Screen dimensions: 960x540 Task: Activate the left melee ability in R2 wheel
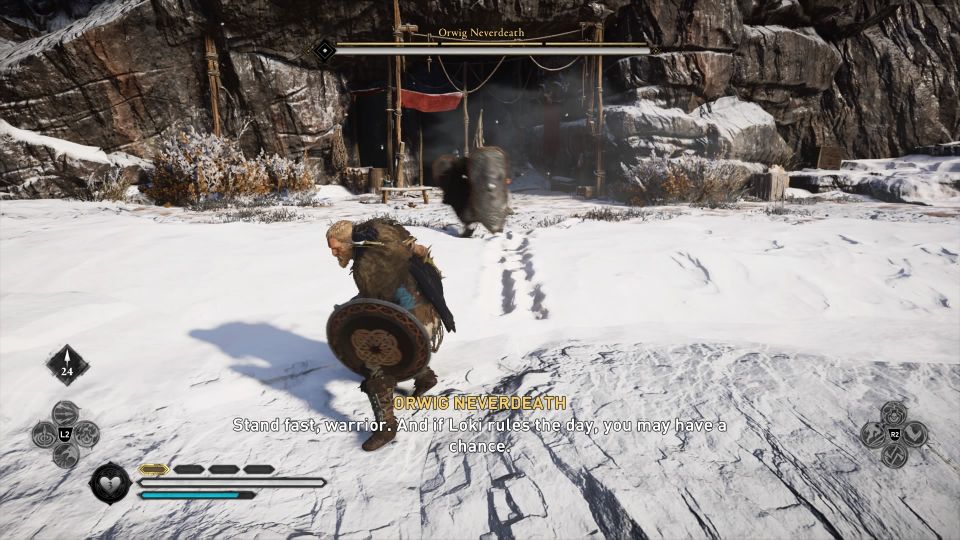click(873, 434)
